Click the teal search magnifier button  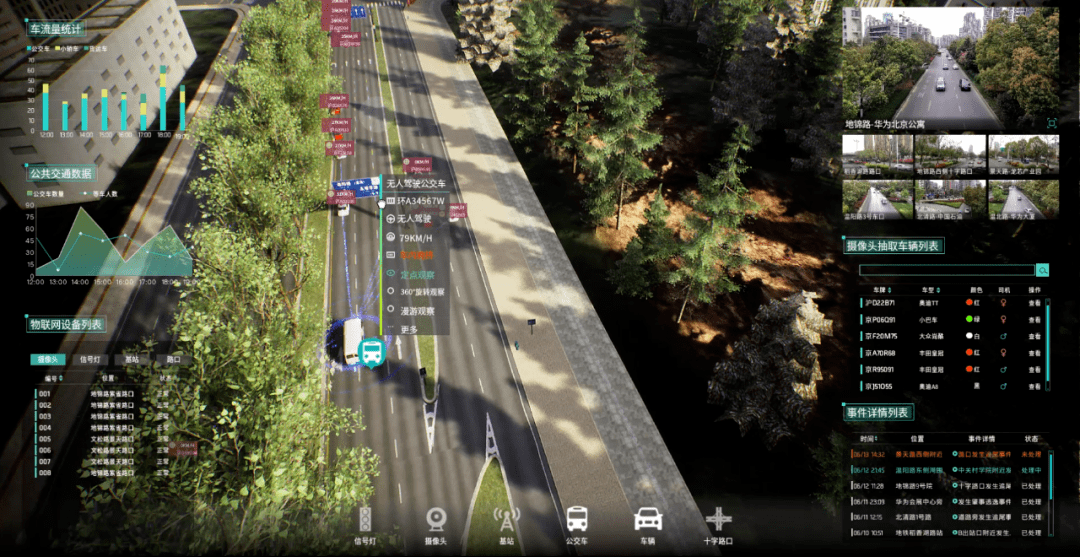tap(1042, 270)
